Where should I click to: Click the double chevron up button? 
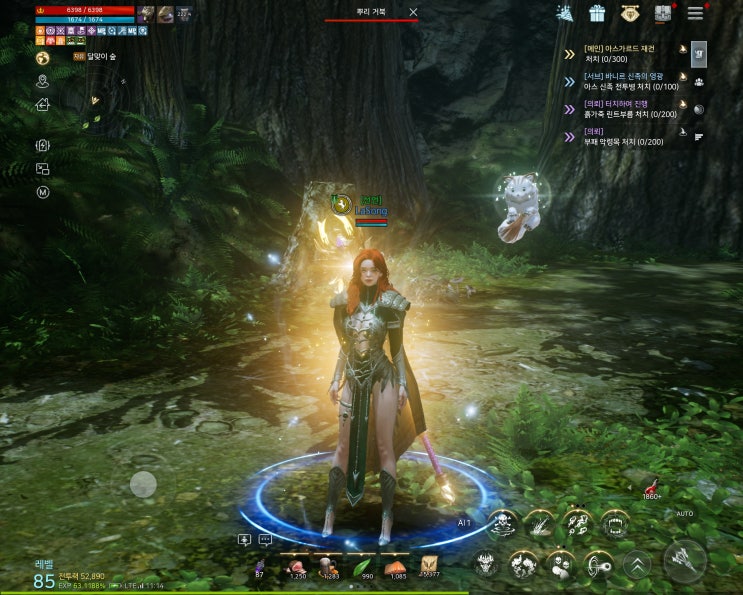click(636, 565)
